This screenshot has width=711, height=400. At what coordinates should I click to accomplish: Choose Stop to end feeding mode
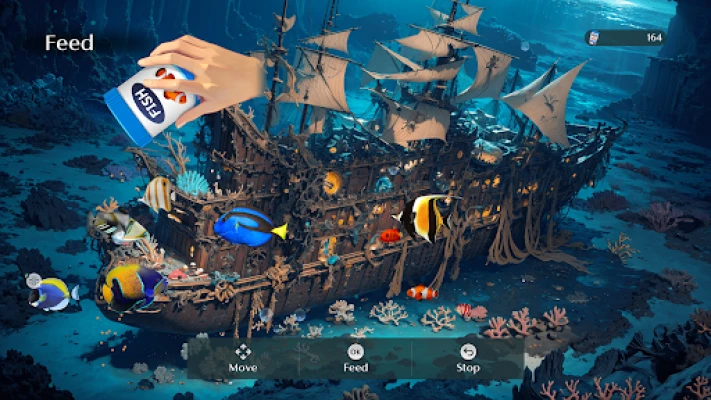point(468,358)
